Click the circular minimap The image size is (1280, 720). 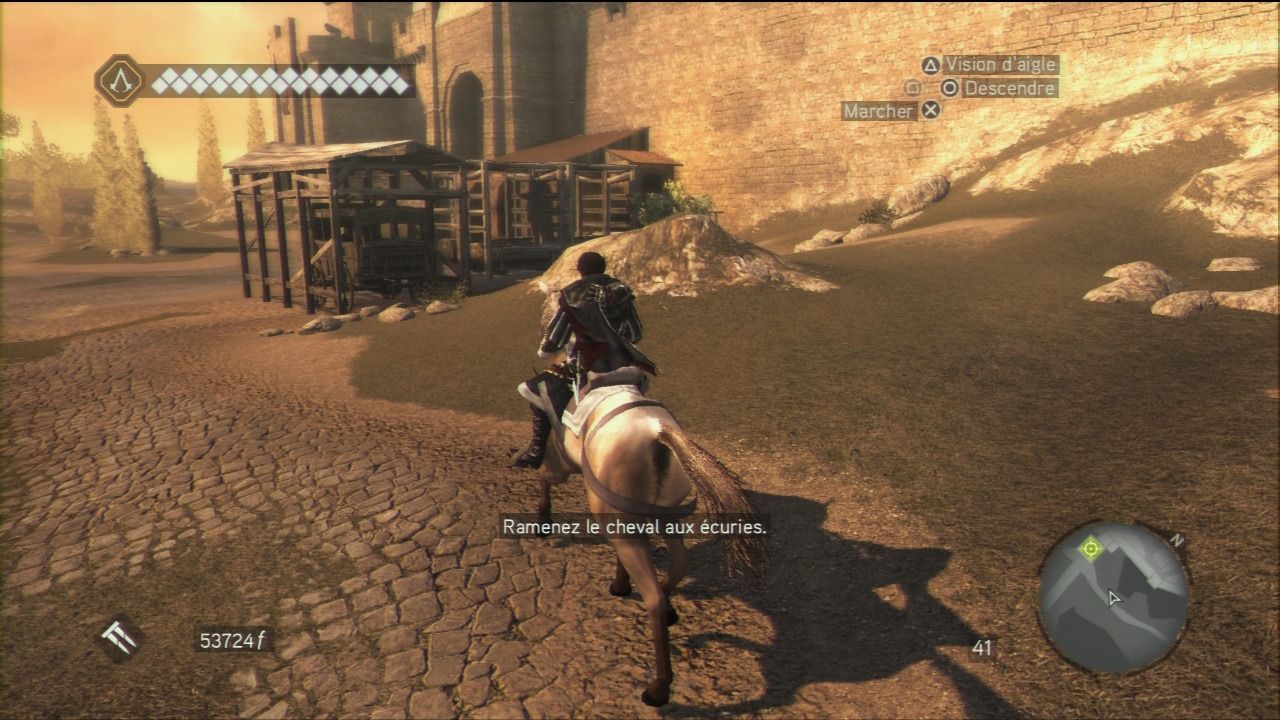tap(1113, 597)
